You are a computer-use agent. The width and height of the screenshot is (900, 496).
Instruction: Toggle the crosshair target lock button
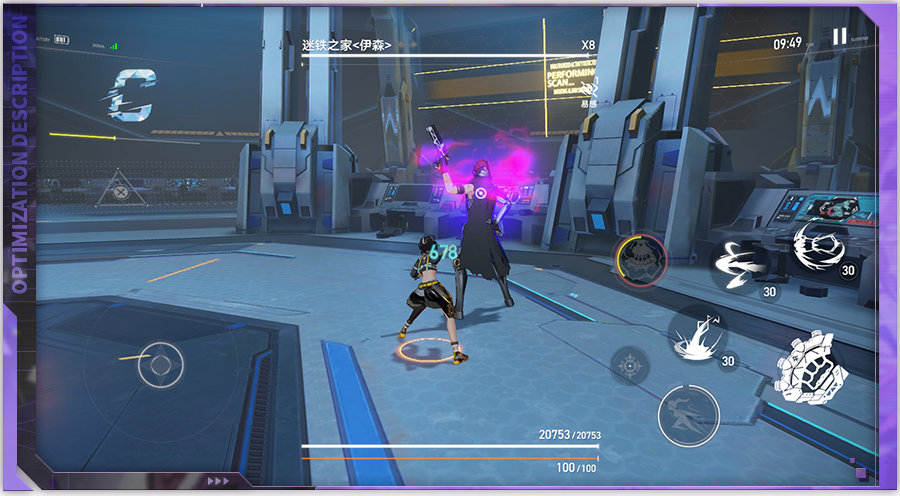click(x=630, y=365)
